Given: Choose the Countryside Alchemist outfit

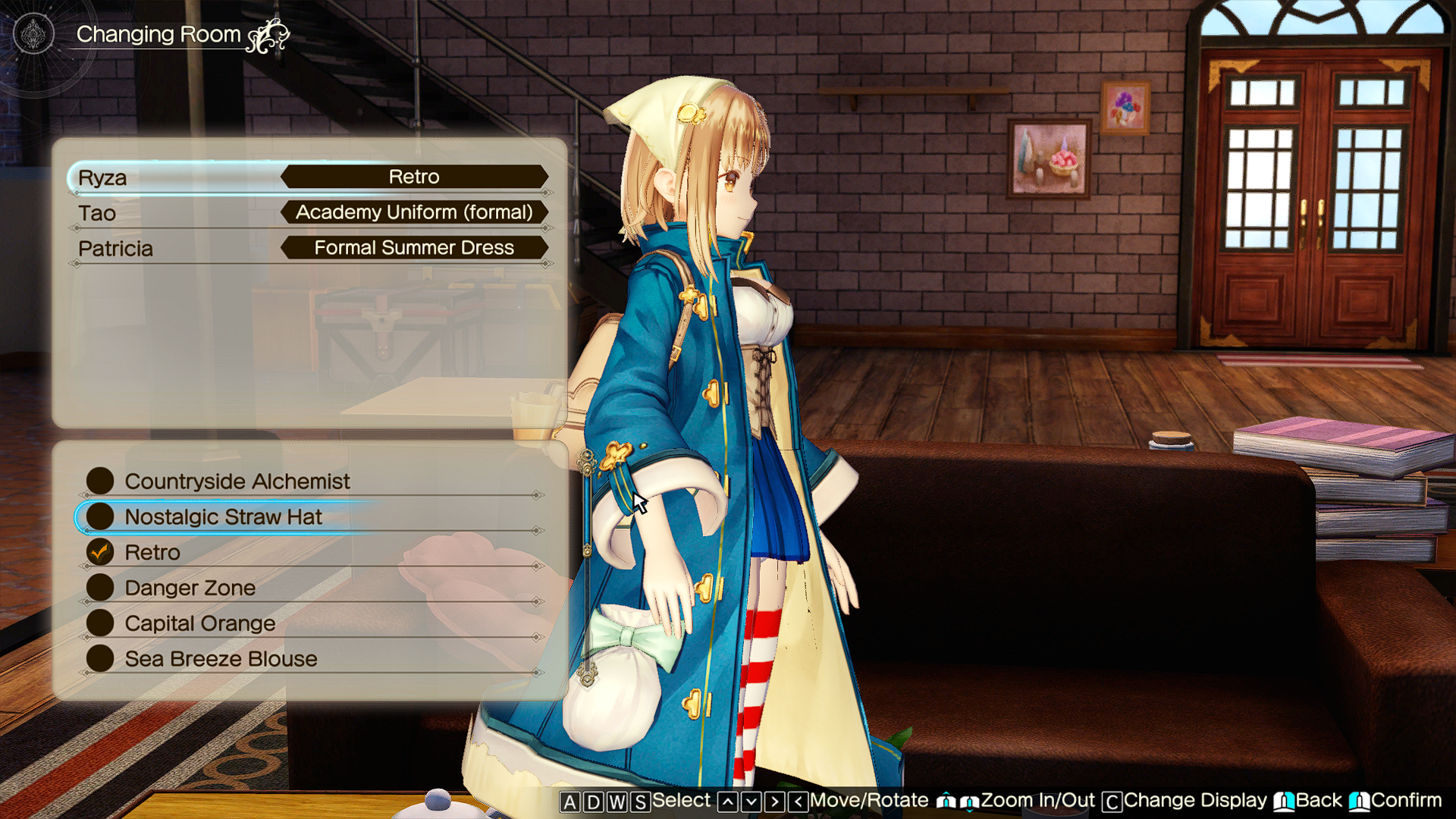Looking at the screenshot, I should 237,482.
